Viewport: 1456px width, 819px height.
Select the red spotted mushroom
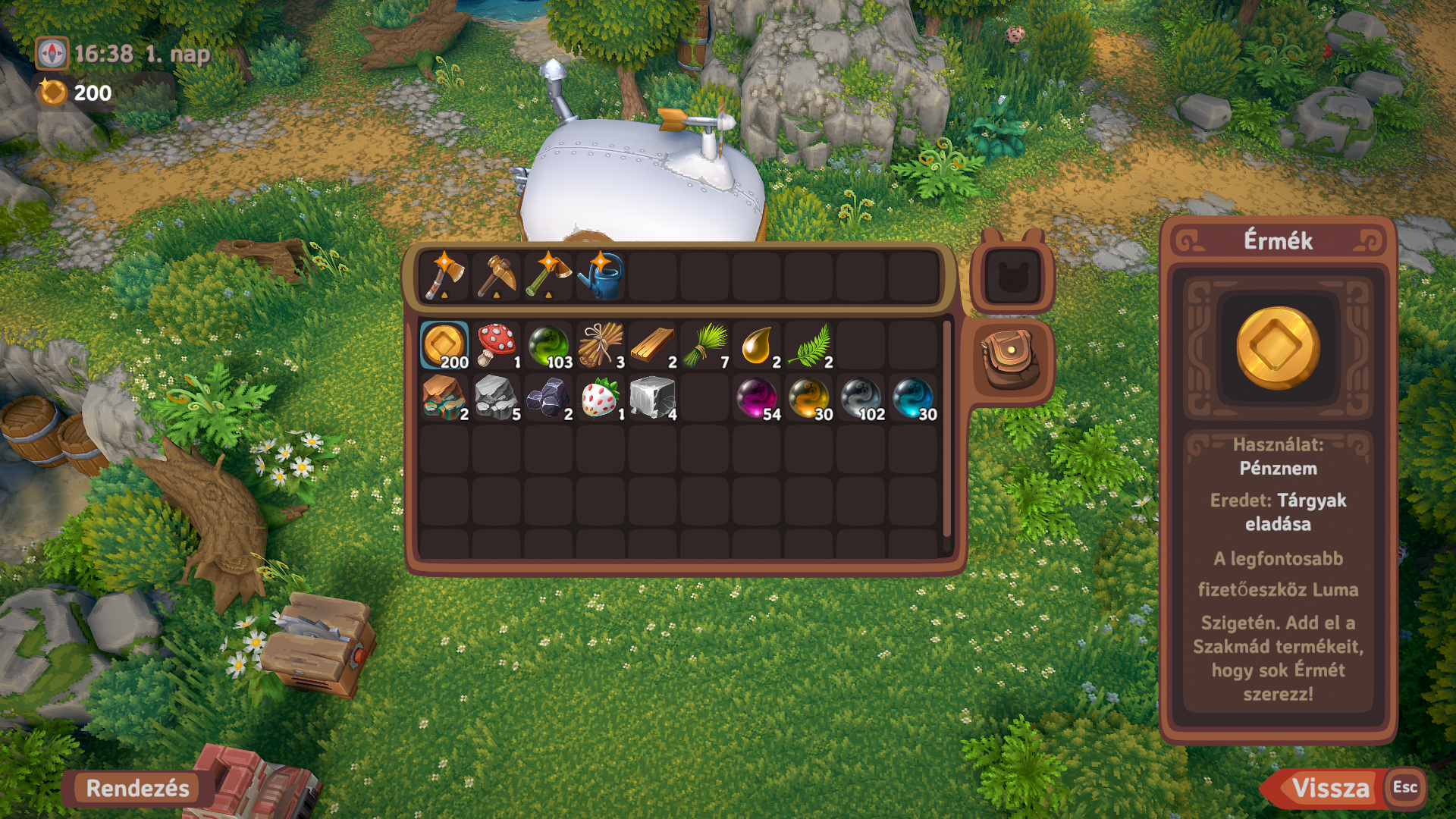click(x=497, y=345)
